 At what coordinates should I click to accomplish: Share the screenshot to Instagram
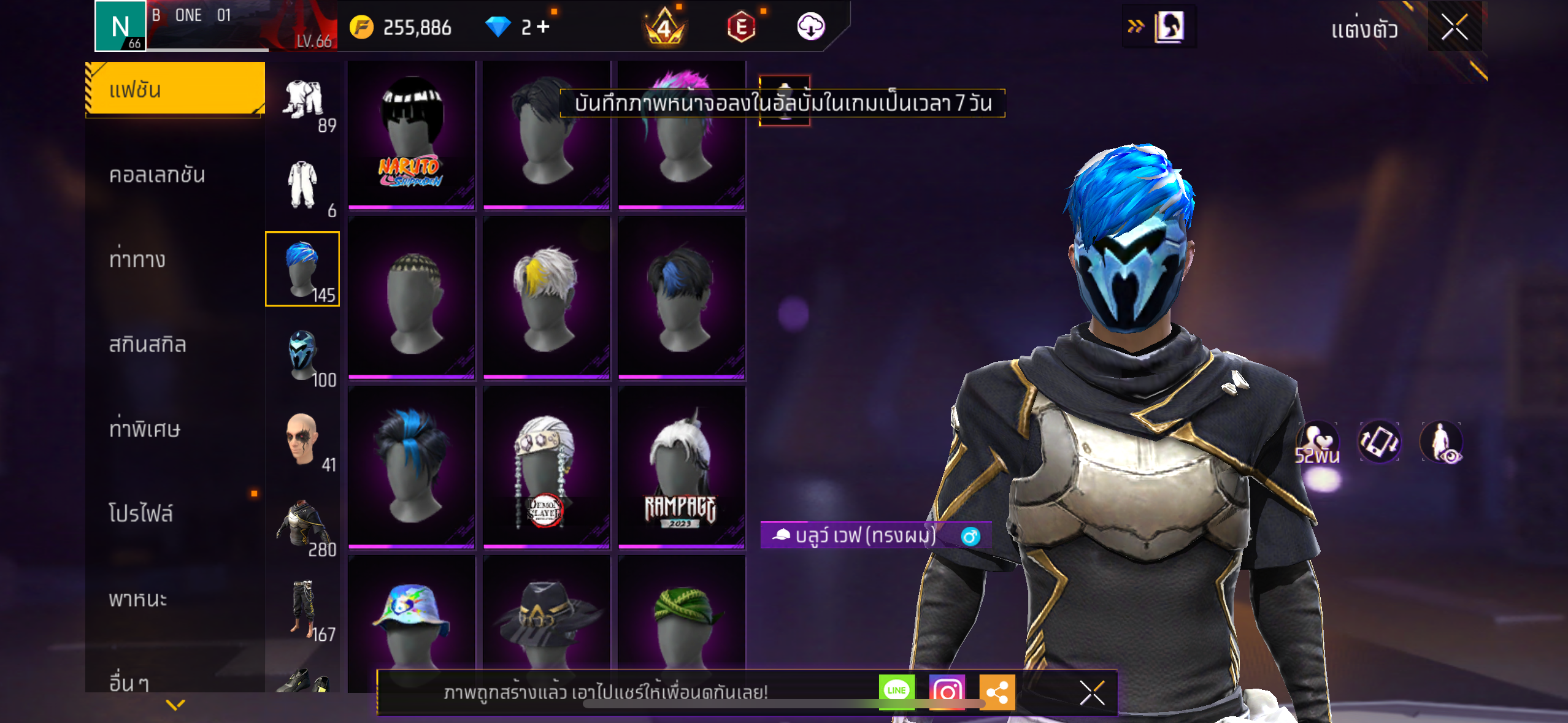tap(947, 691)
